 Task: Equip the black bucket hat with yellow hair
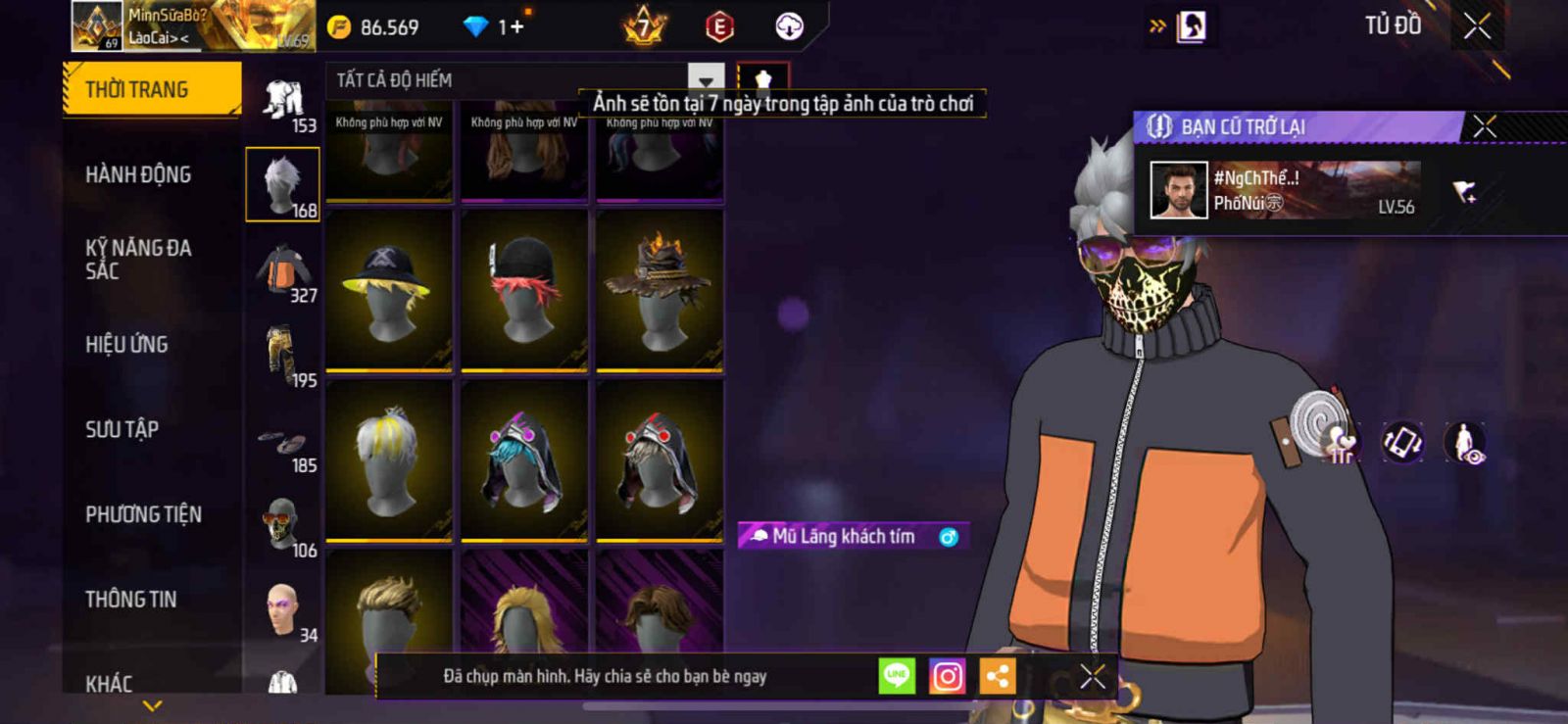(389, 291)
